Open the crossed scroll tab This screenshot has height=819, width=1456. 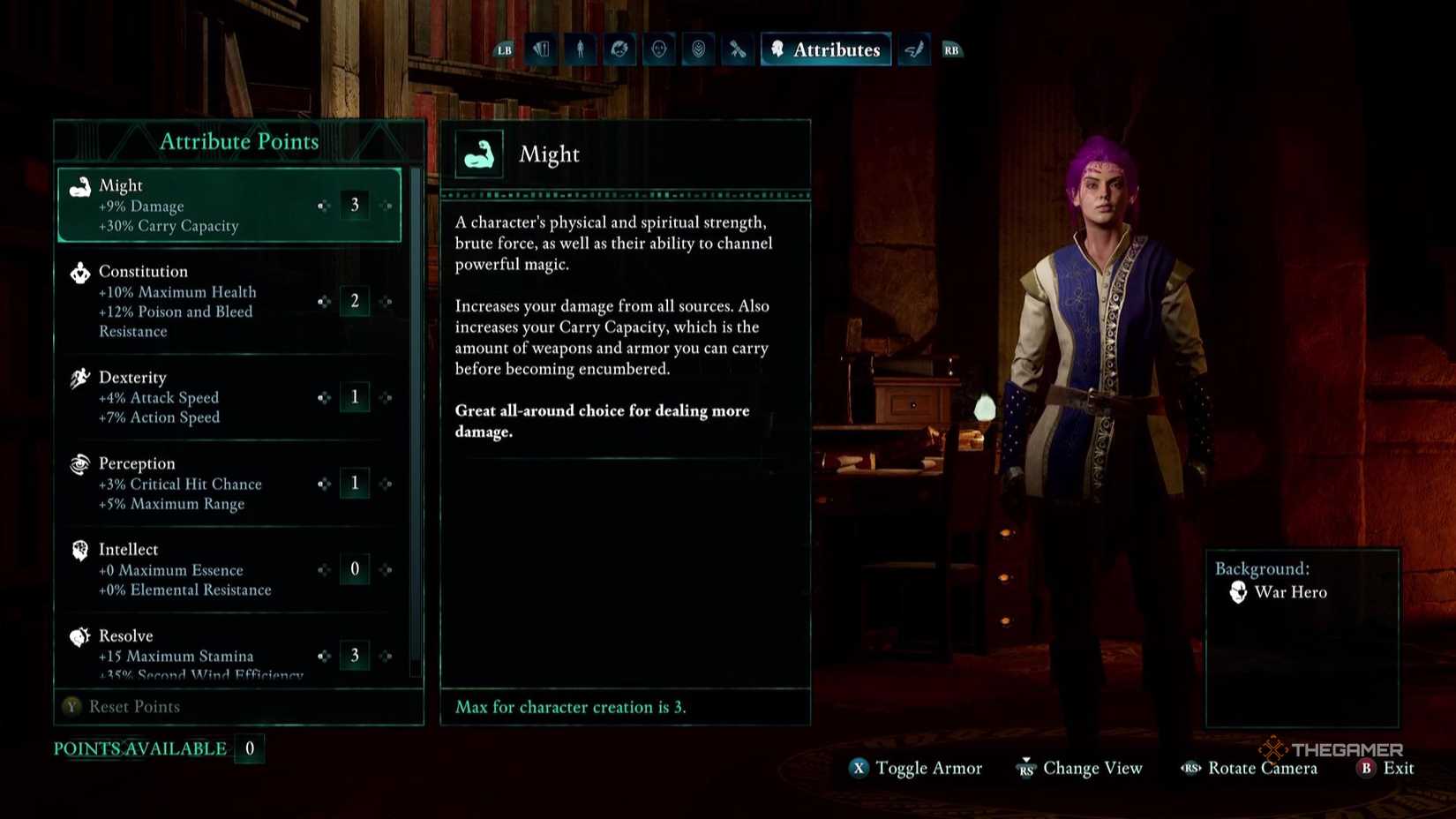[x=738, y=49]
